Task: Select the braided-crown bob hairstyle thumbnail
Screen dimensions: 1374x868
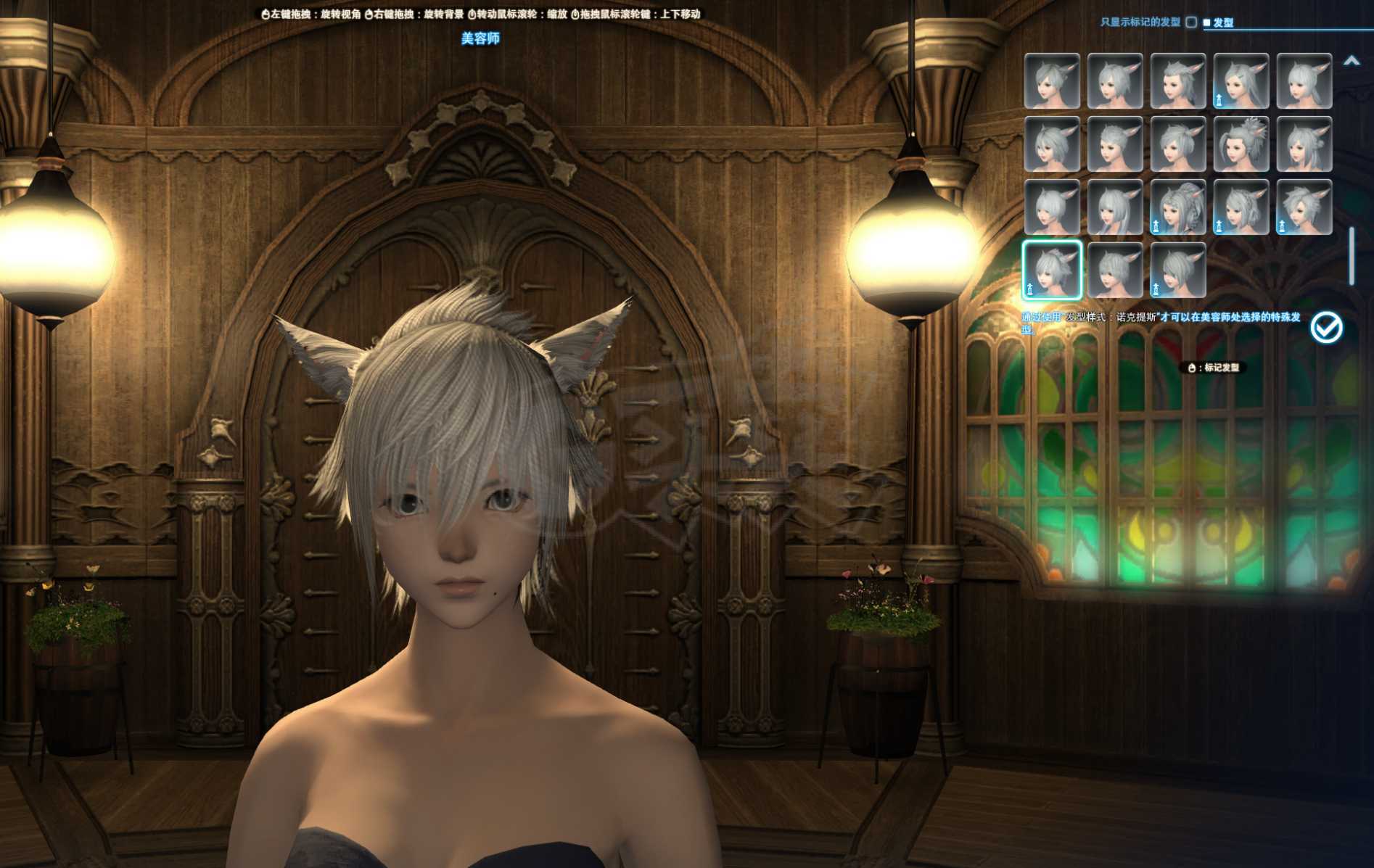Action: [1241, 207]
